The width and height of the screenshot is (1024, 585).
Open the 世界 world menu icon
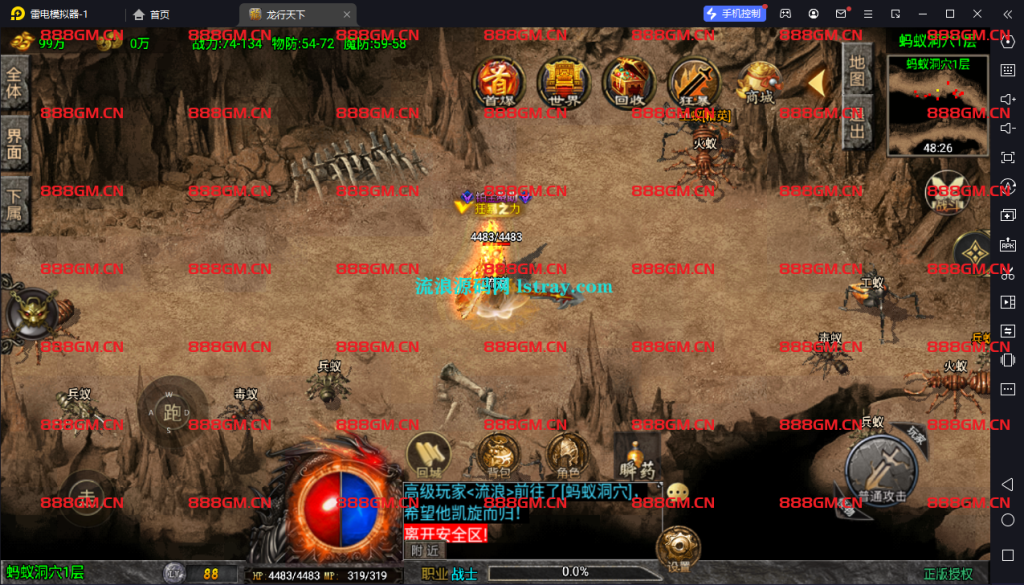[x=563, y=81]
